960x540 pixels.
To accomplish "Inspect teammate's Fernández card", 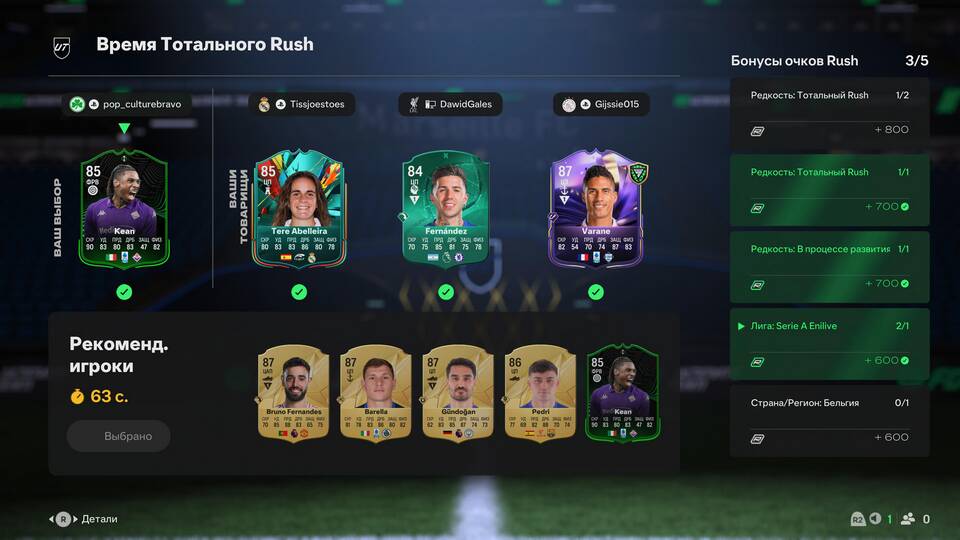I will coord(445,210).
